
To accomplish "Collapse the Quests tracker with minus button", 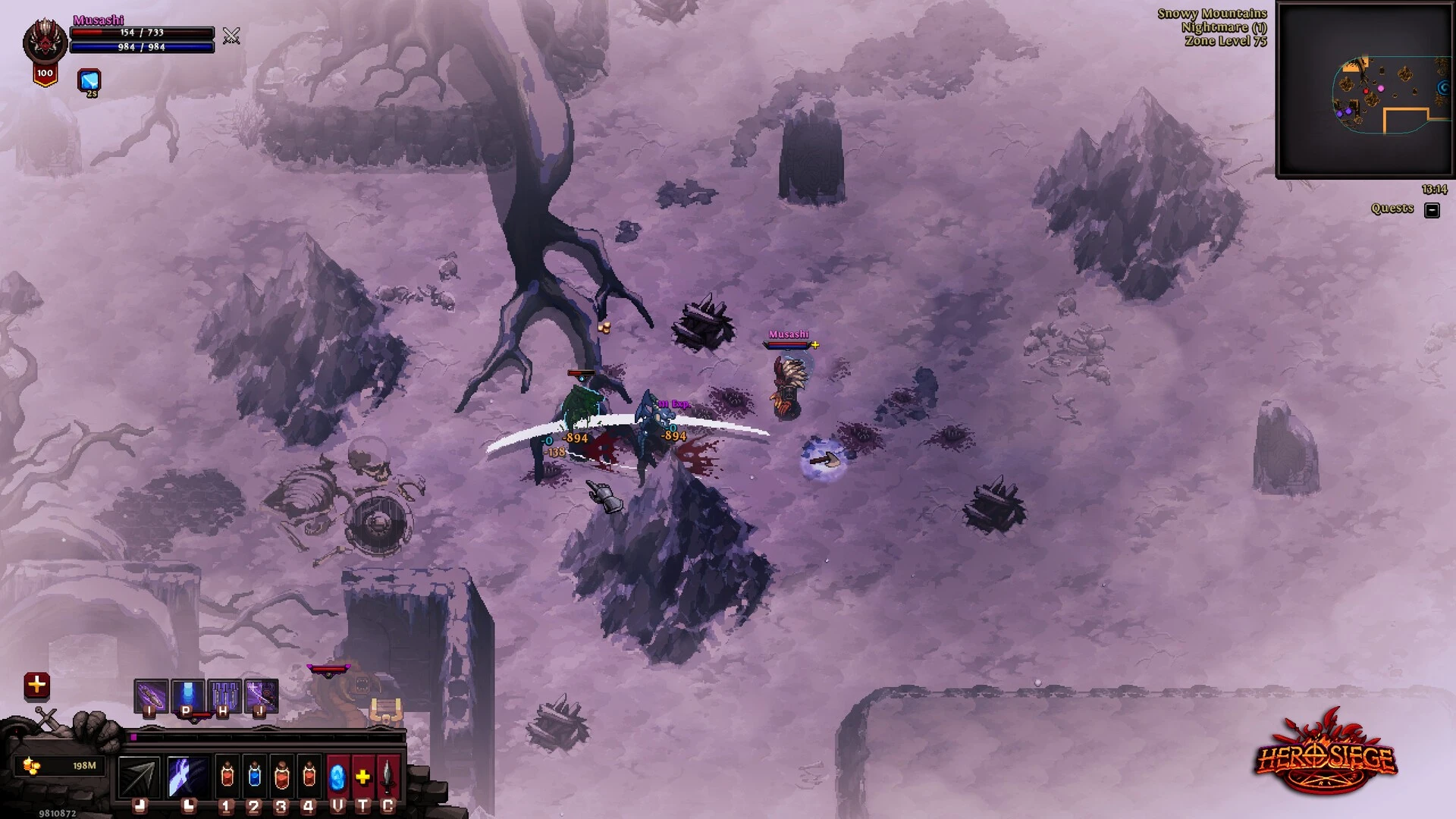I will click(1432, 210).
